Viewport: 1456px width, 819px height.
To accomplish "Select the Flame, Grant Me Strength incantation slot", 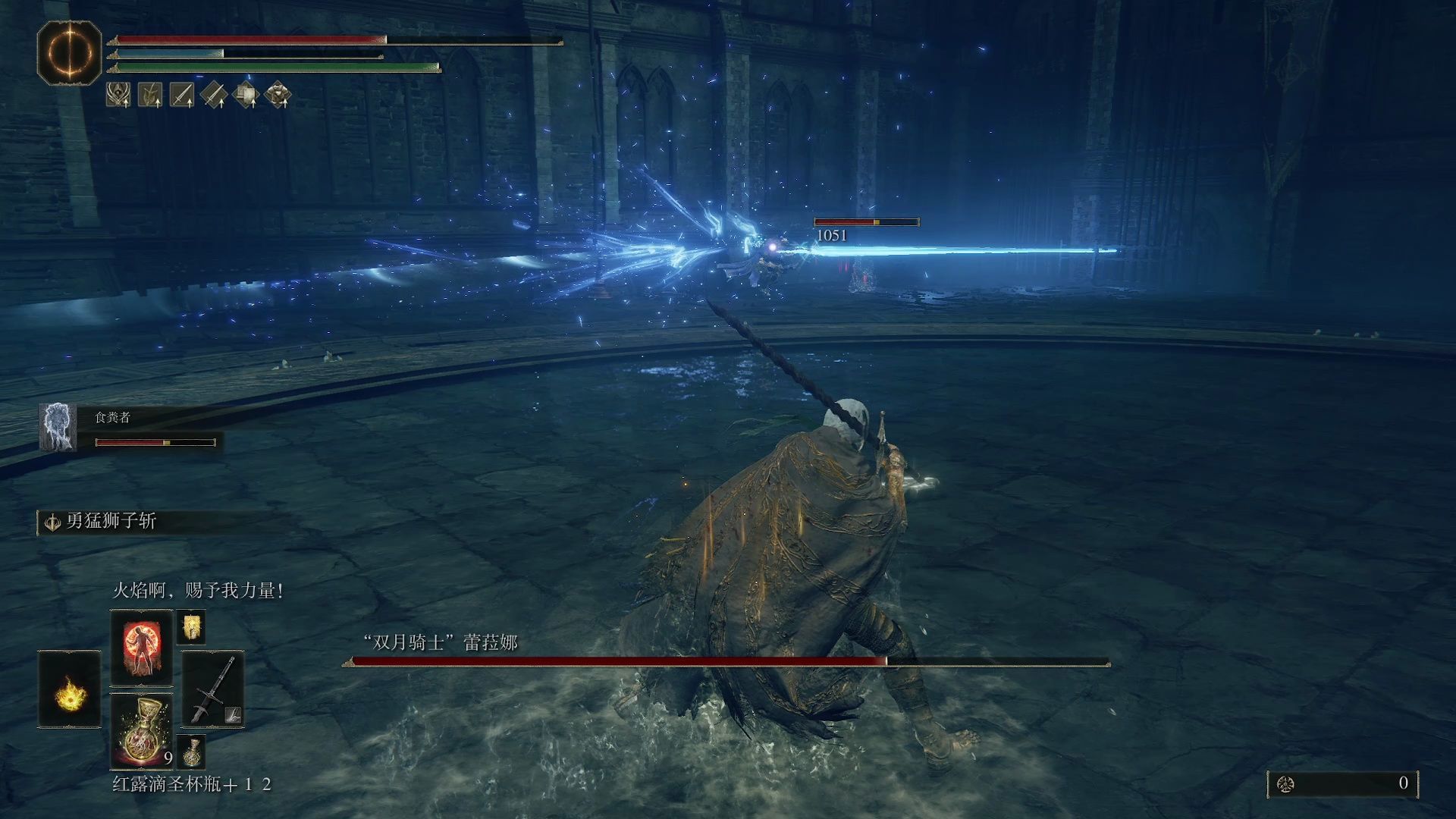I will click(142, 647).
